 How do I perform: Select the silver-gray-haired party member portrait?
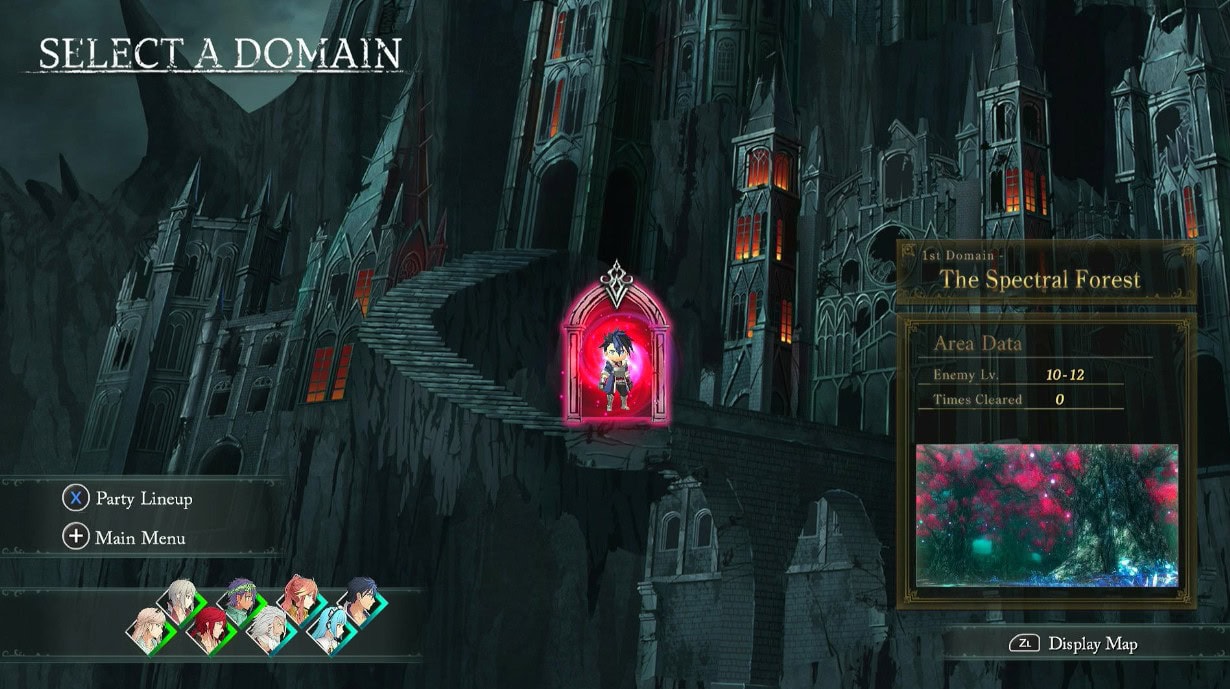pyautogui.click(x=179, y=602)
